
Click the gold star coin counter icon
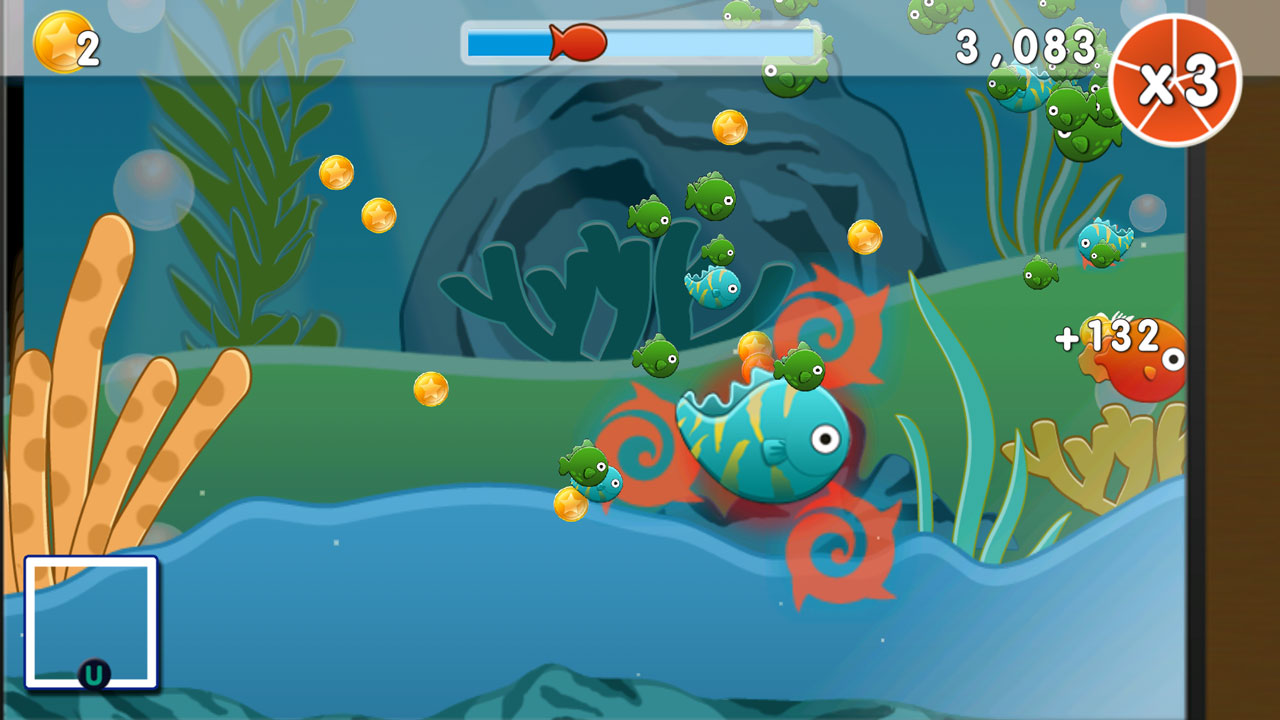tap(58, 42)
